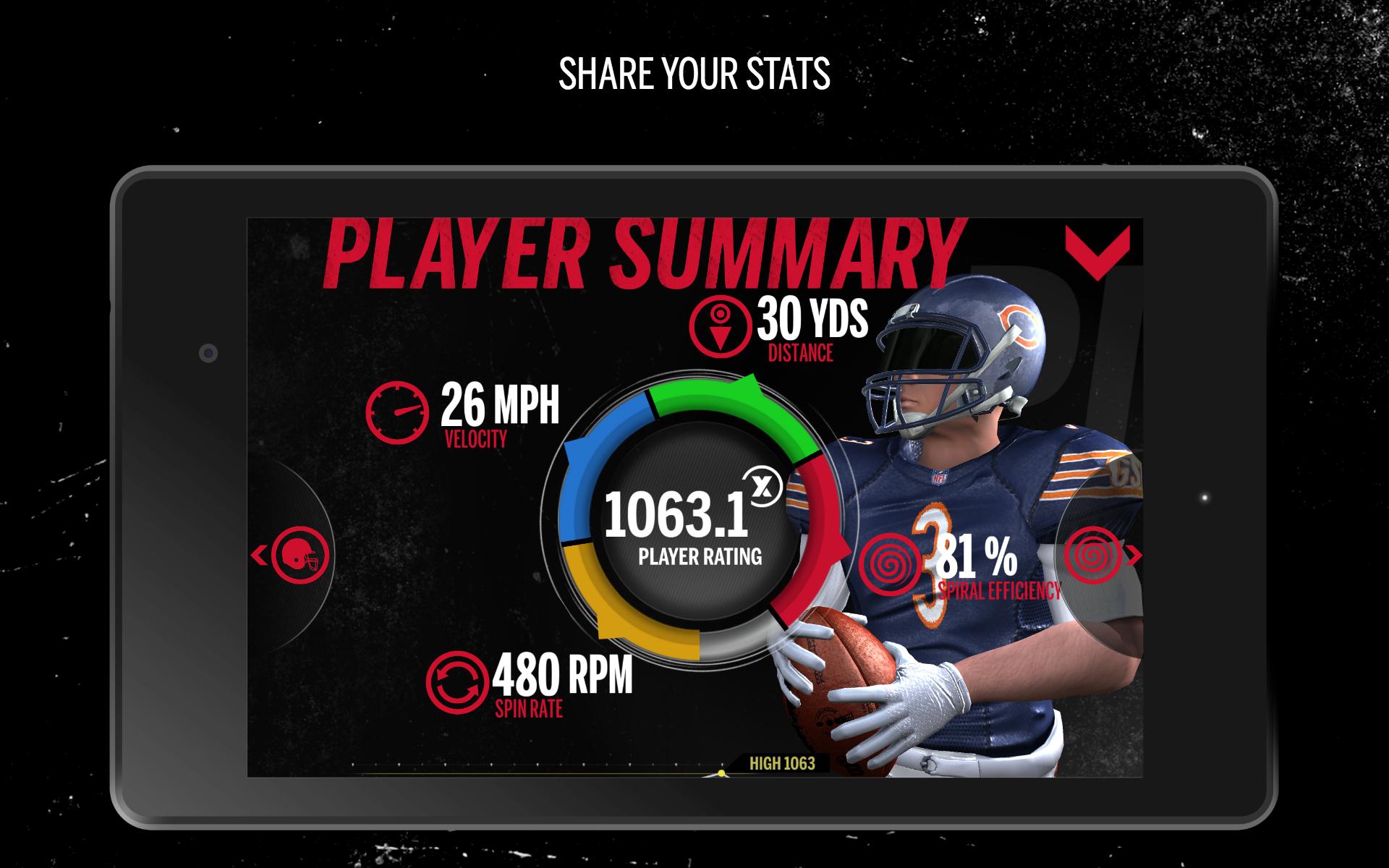This screenshot has width=1389, height=868.
Task: Select the 30 YDS distance icon
Action: 718,327
